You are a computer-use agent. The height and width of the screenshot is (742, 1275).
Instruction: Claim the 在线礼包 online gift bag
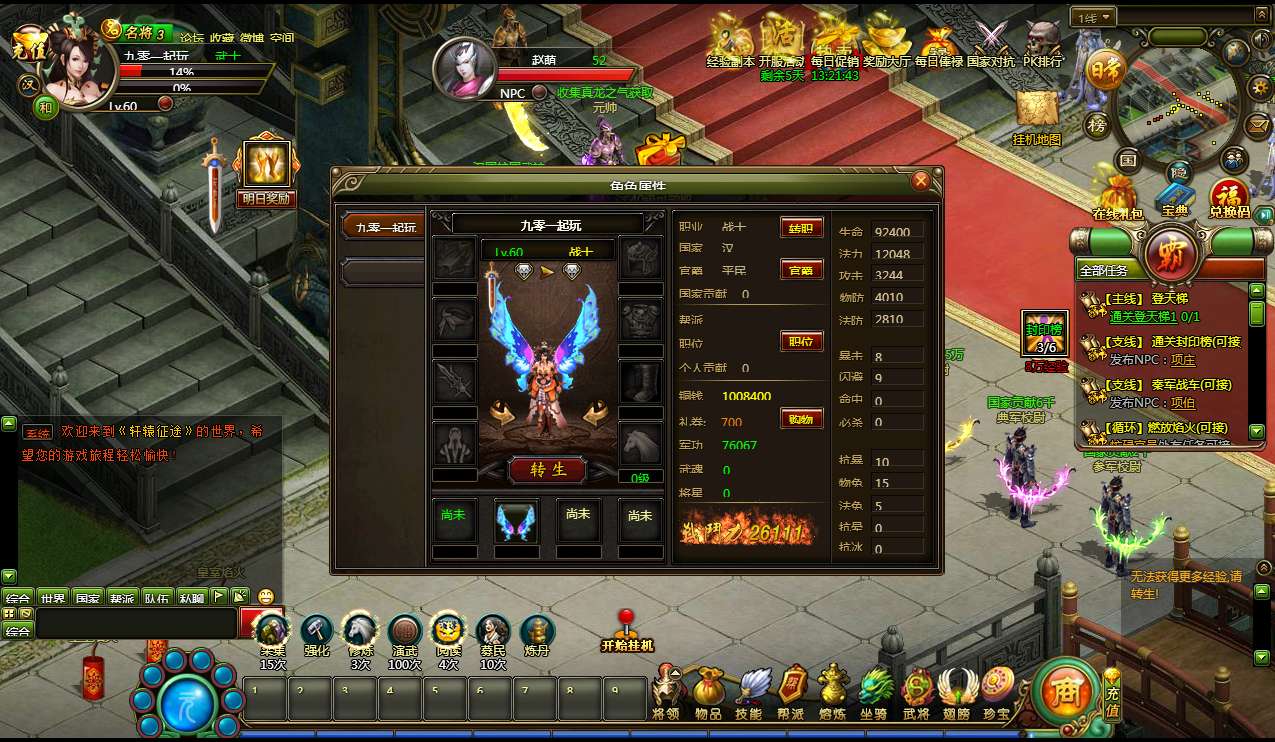[x=1117, y=193]
